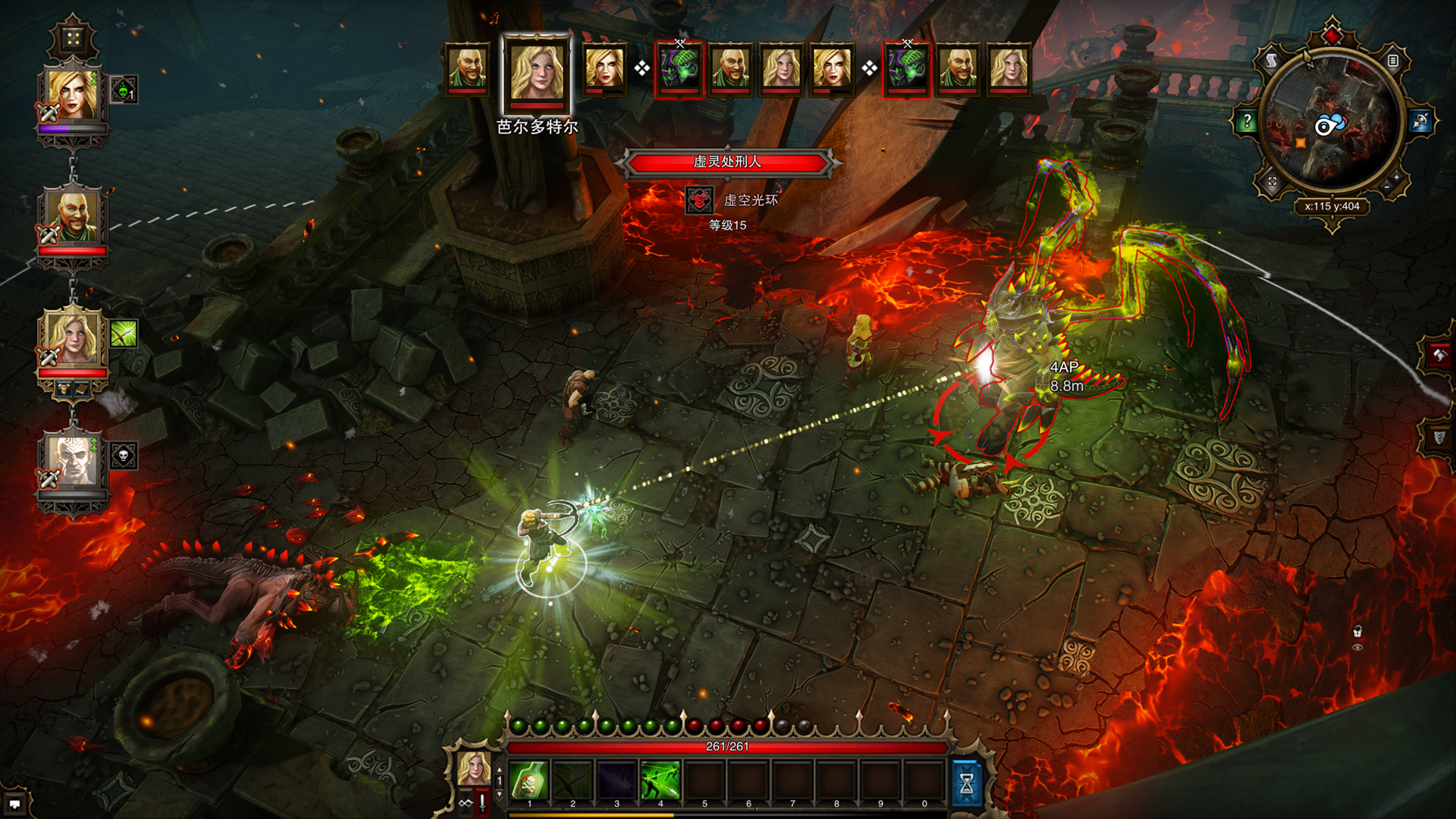Click the hotbar page-up arrow

pos(500,770)
